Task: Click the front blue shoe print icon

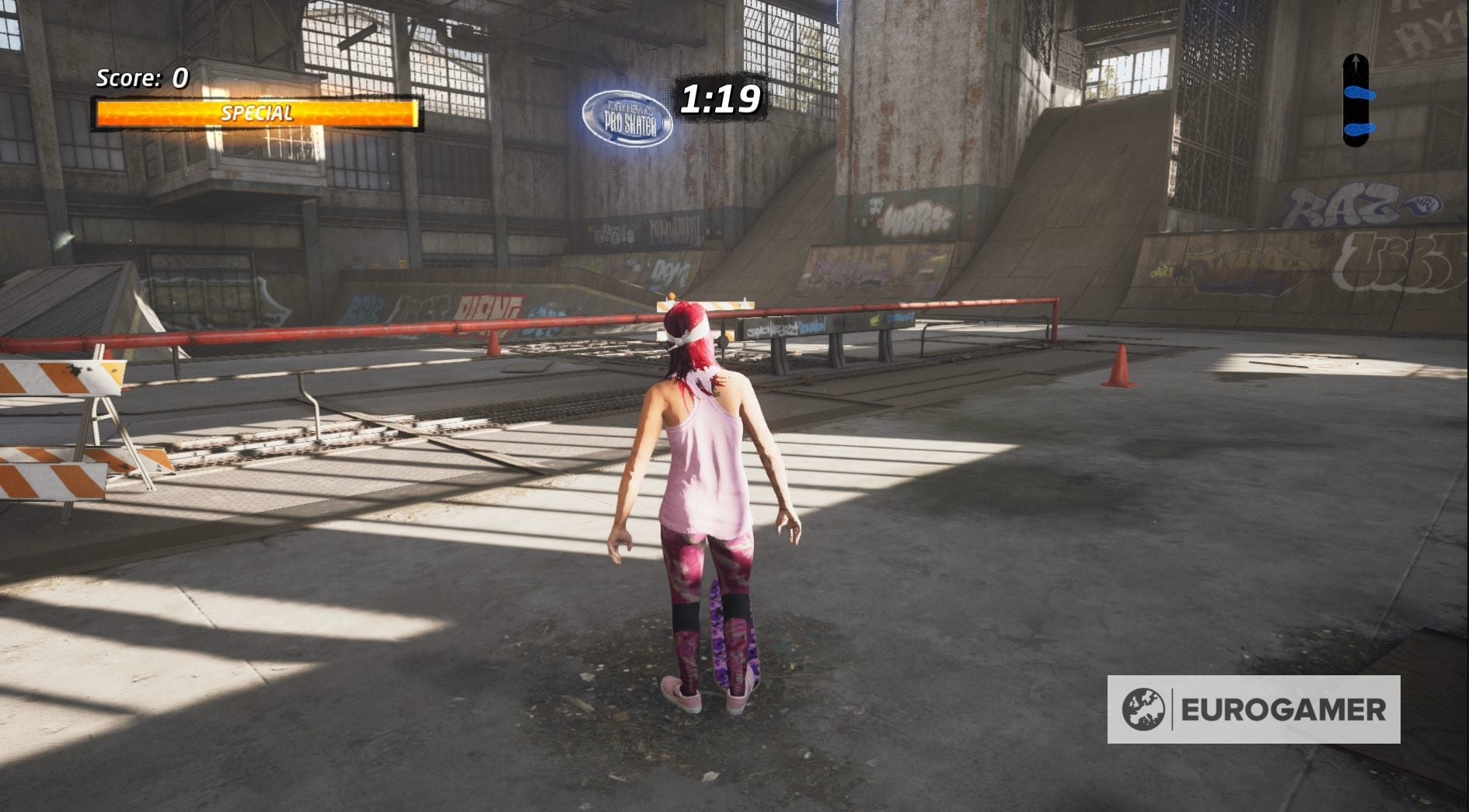Action: (x=1359, y=95)
